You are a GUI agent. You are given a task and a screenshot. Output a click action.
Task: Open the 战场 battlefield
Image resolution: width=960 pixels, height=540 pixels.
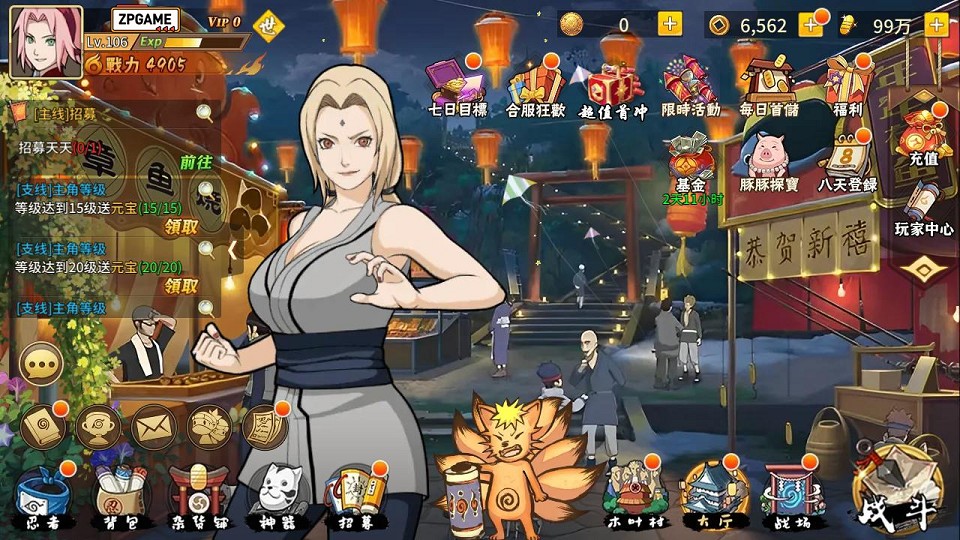[793, 493]
